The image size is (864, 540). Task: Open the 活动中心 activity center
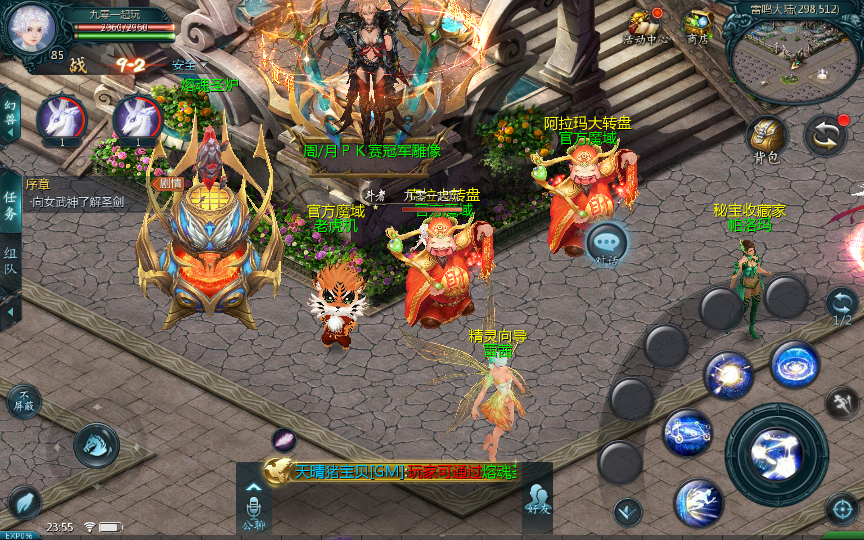click(x=647, y=25)
